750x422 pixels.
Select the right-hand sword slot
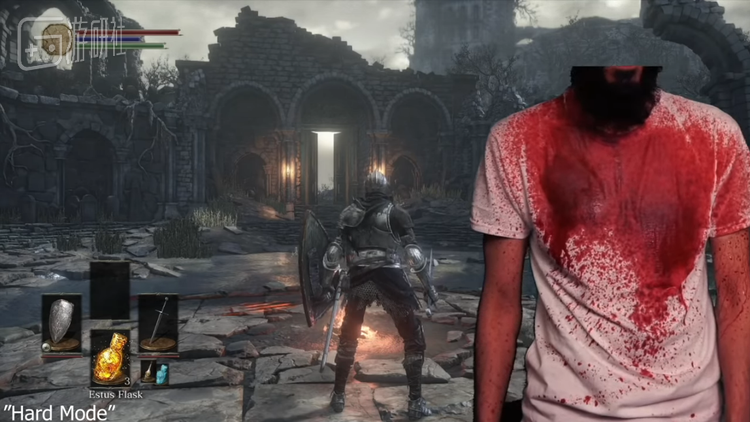click(158, 323)
